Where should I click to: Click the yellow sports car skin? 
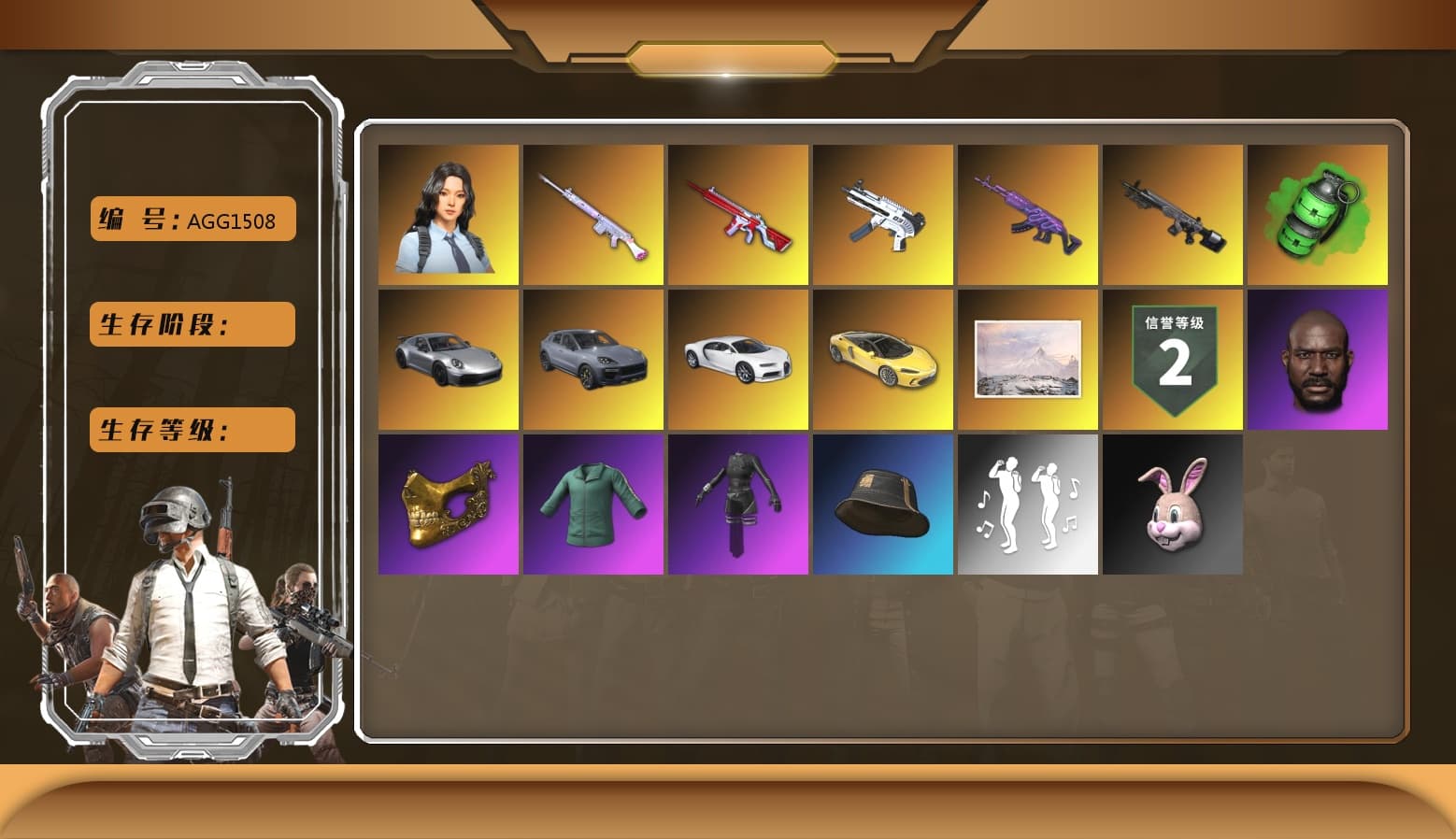click(x=882, y=360)
